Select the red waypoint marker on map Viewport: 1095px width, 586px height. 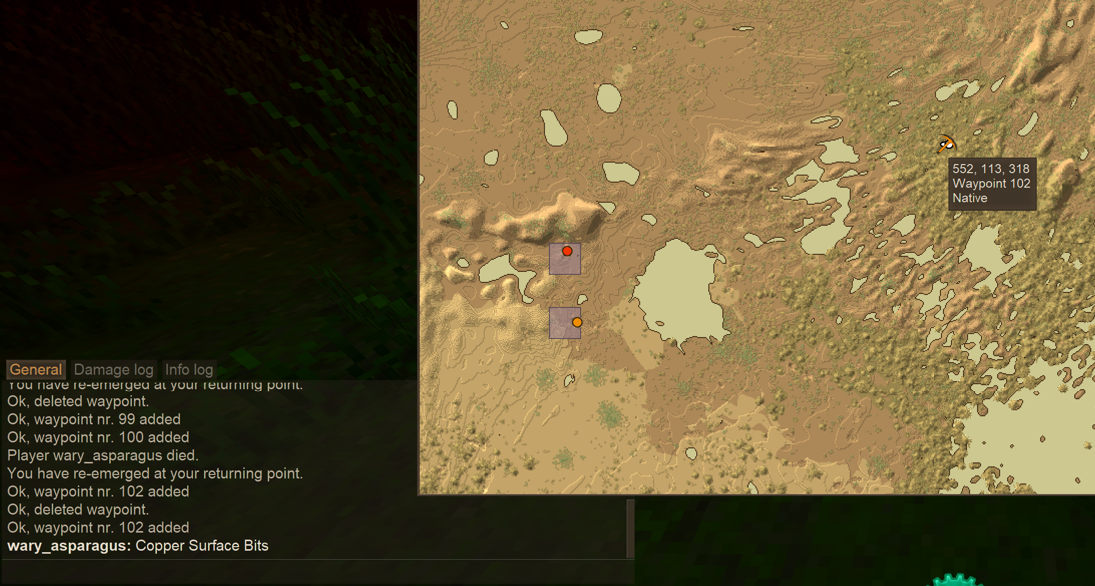tap(567, 251)
